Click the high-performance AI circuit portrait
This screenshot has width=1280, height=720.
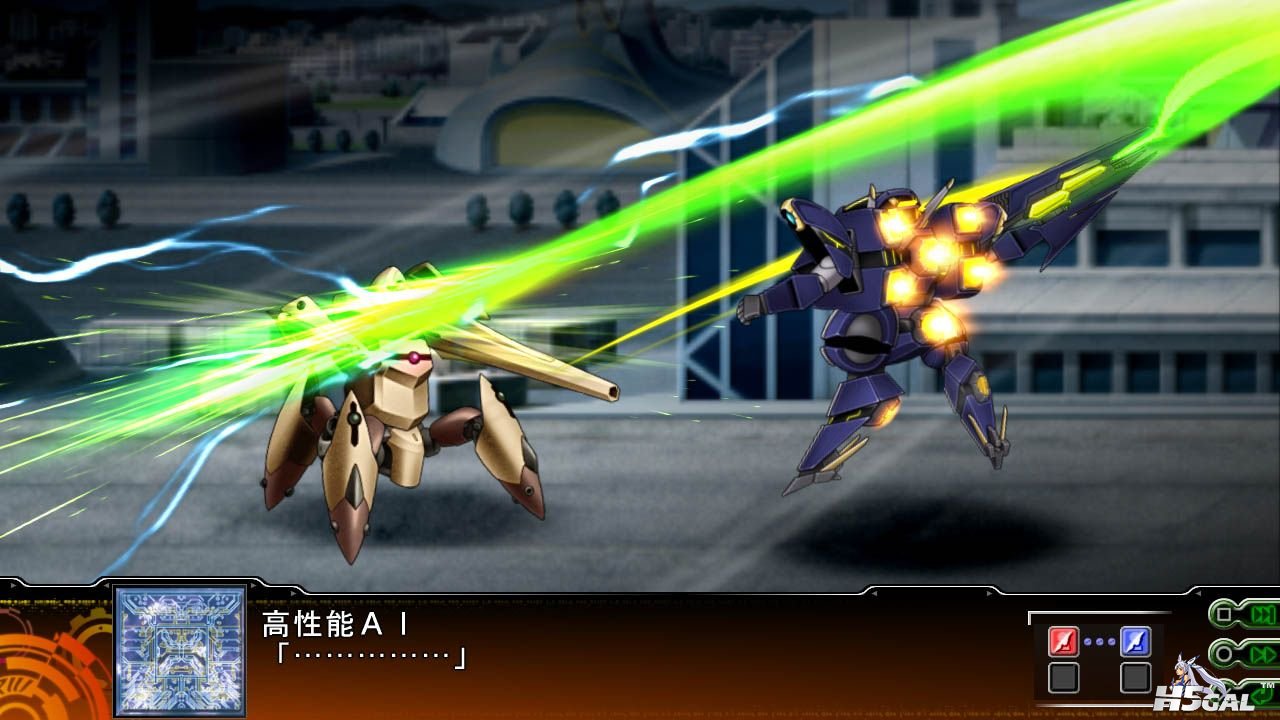[x=180, y=650]
